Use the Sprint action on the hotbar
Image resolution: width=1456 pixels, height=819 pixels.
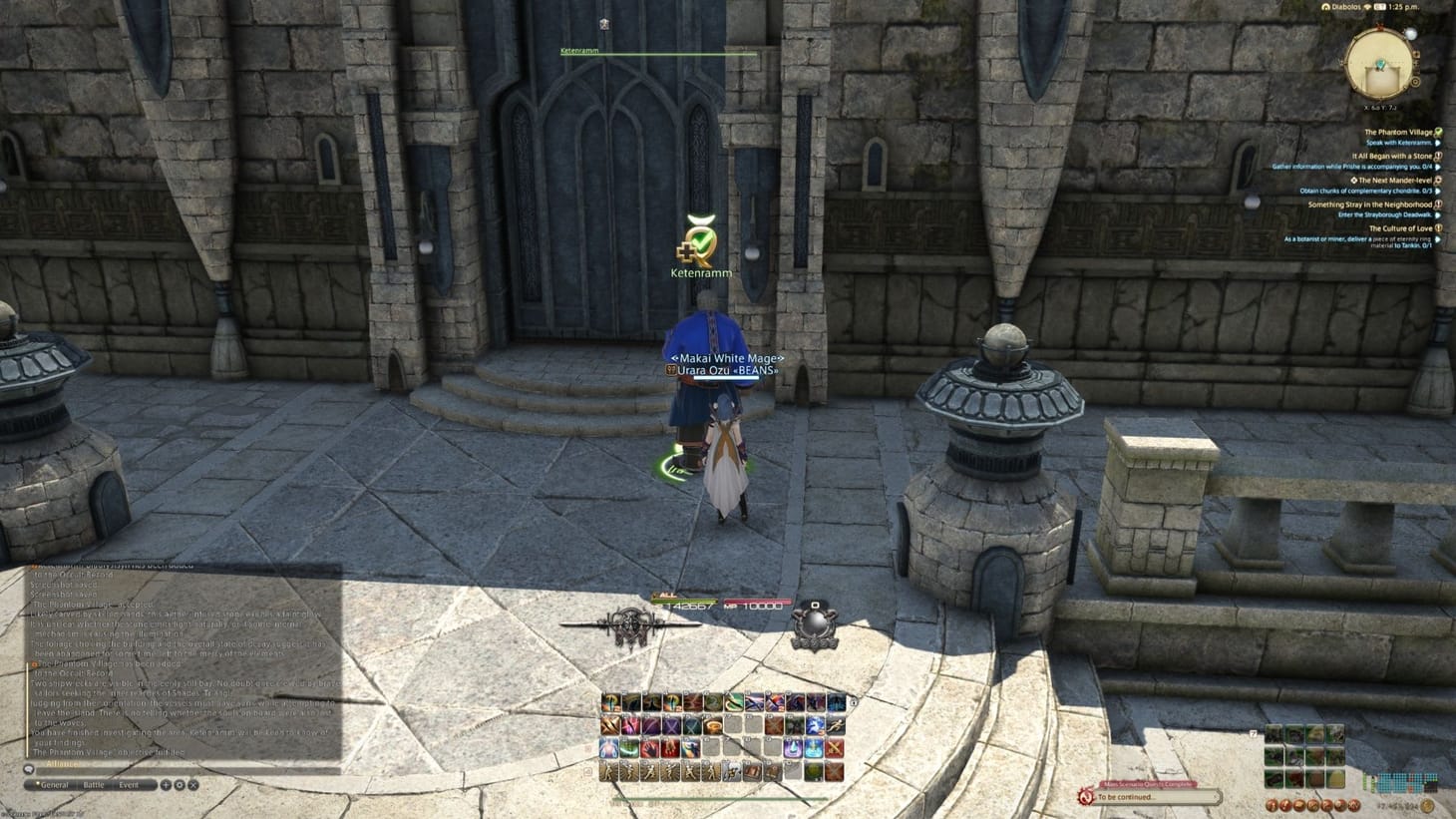coord(836,726)
